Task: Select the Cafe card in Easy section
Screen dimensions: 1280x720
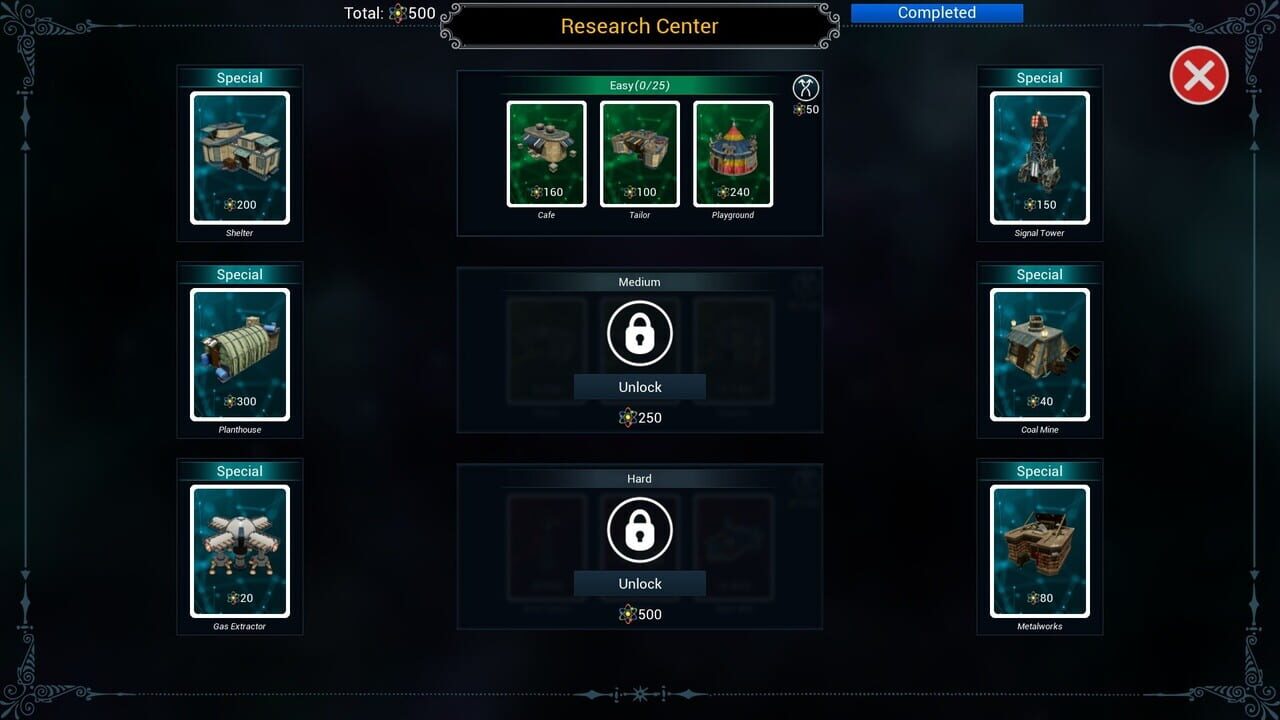Action: pyautogui.click(x=546, y=153)
